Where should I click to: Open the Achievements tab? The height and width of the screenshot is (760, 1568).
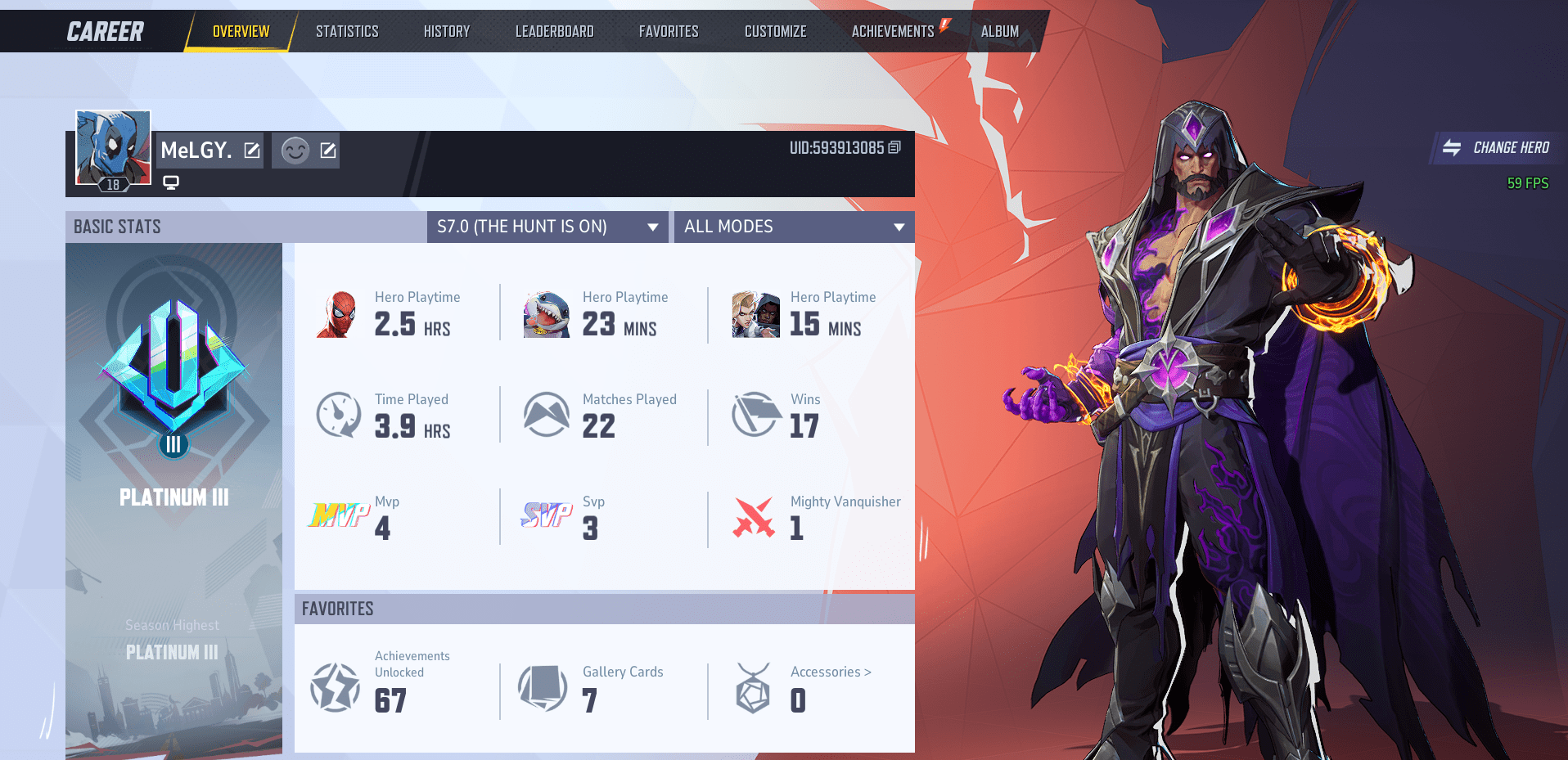pyautogui.click(x=892, y=30)
